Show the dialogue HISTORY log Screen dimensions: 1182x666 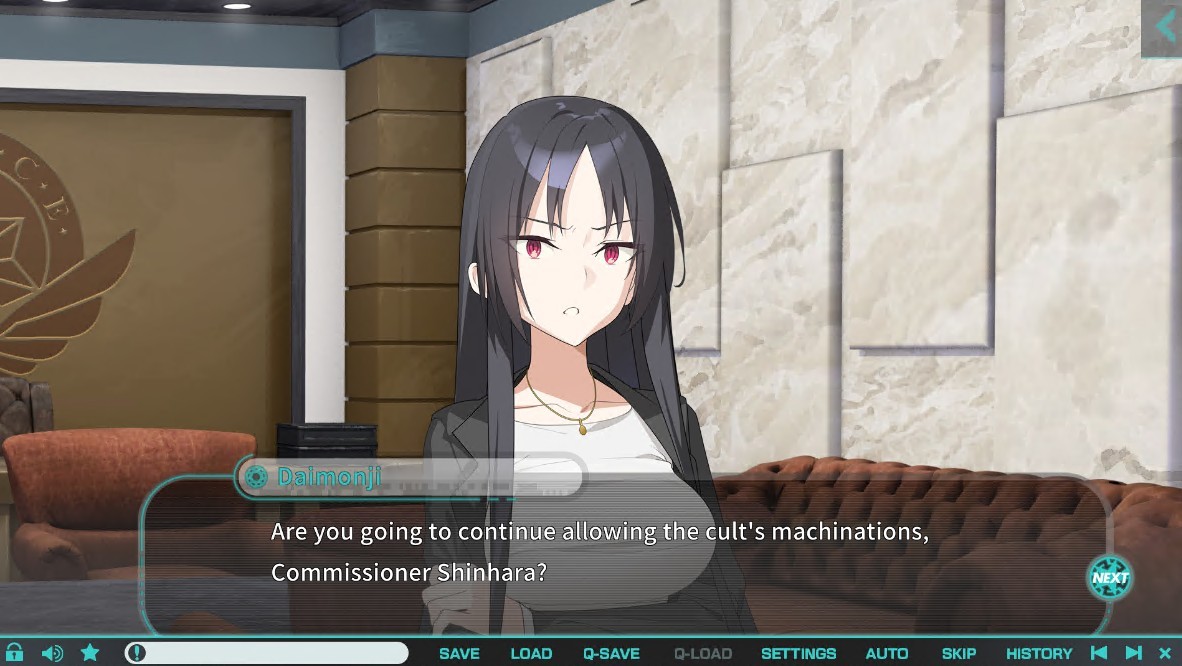[x=1038, y=654]
